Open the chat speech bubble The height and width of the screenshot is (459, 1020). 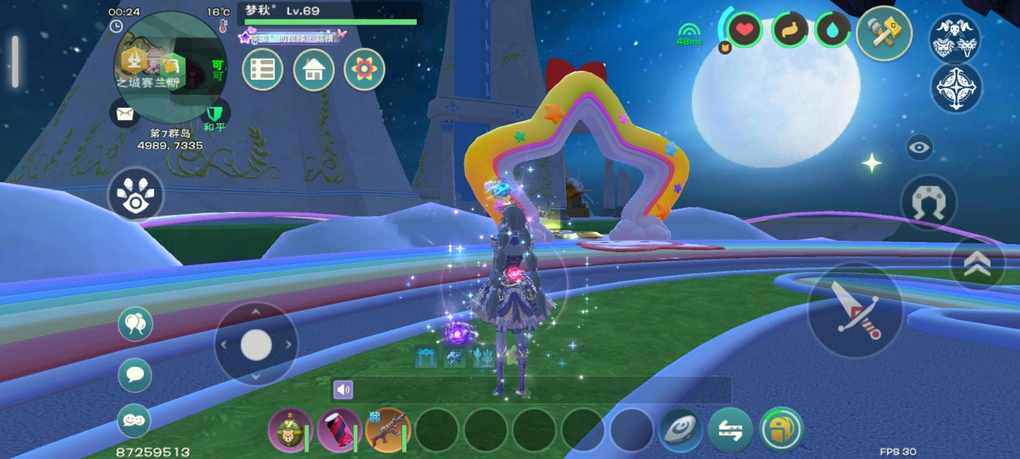pos(135,375)
